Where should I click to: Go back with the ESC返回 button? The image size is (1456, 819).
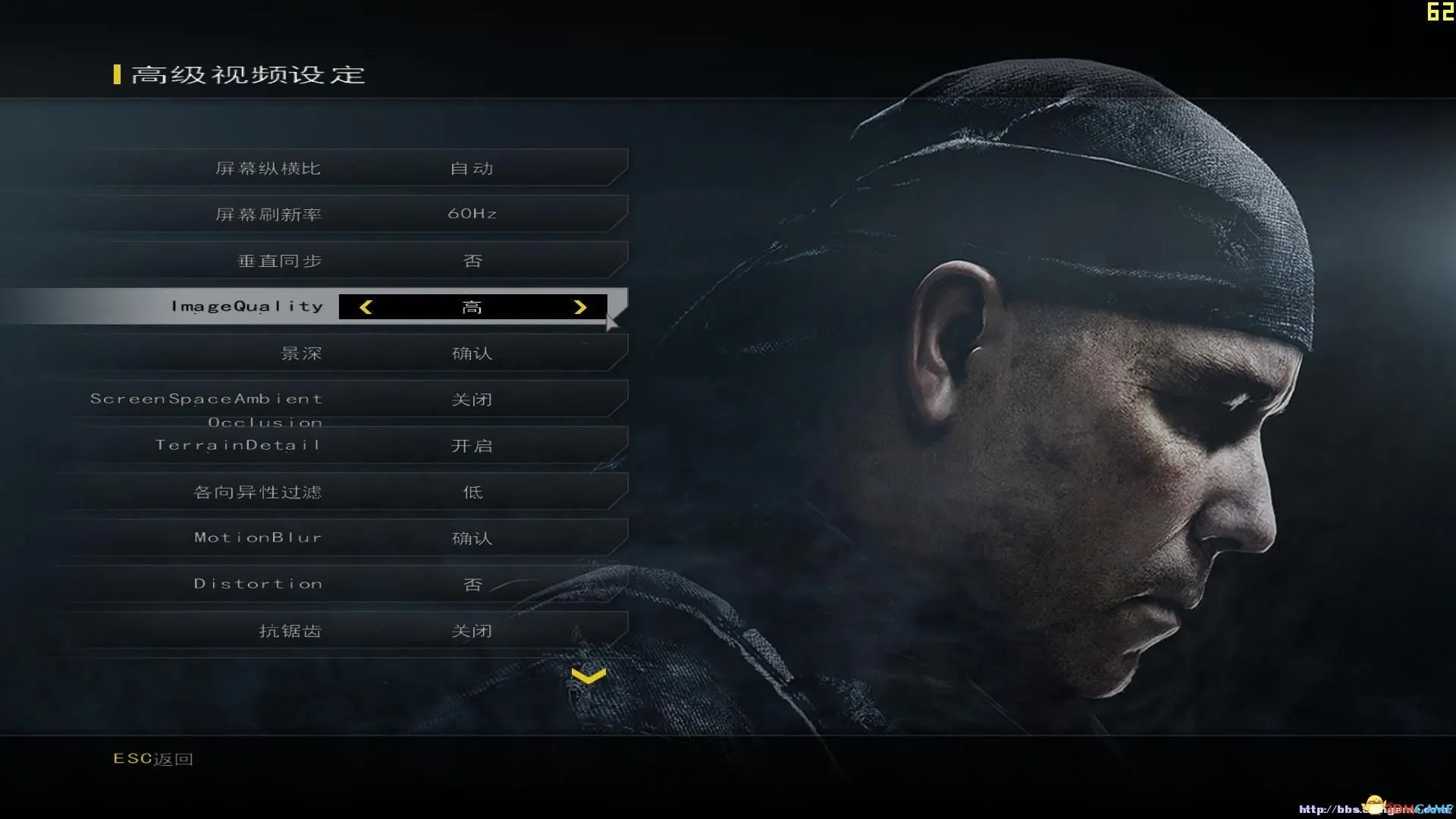pyautogui.click(x=153, y=759)
